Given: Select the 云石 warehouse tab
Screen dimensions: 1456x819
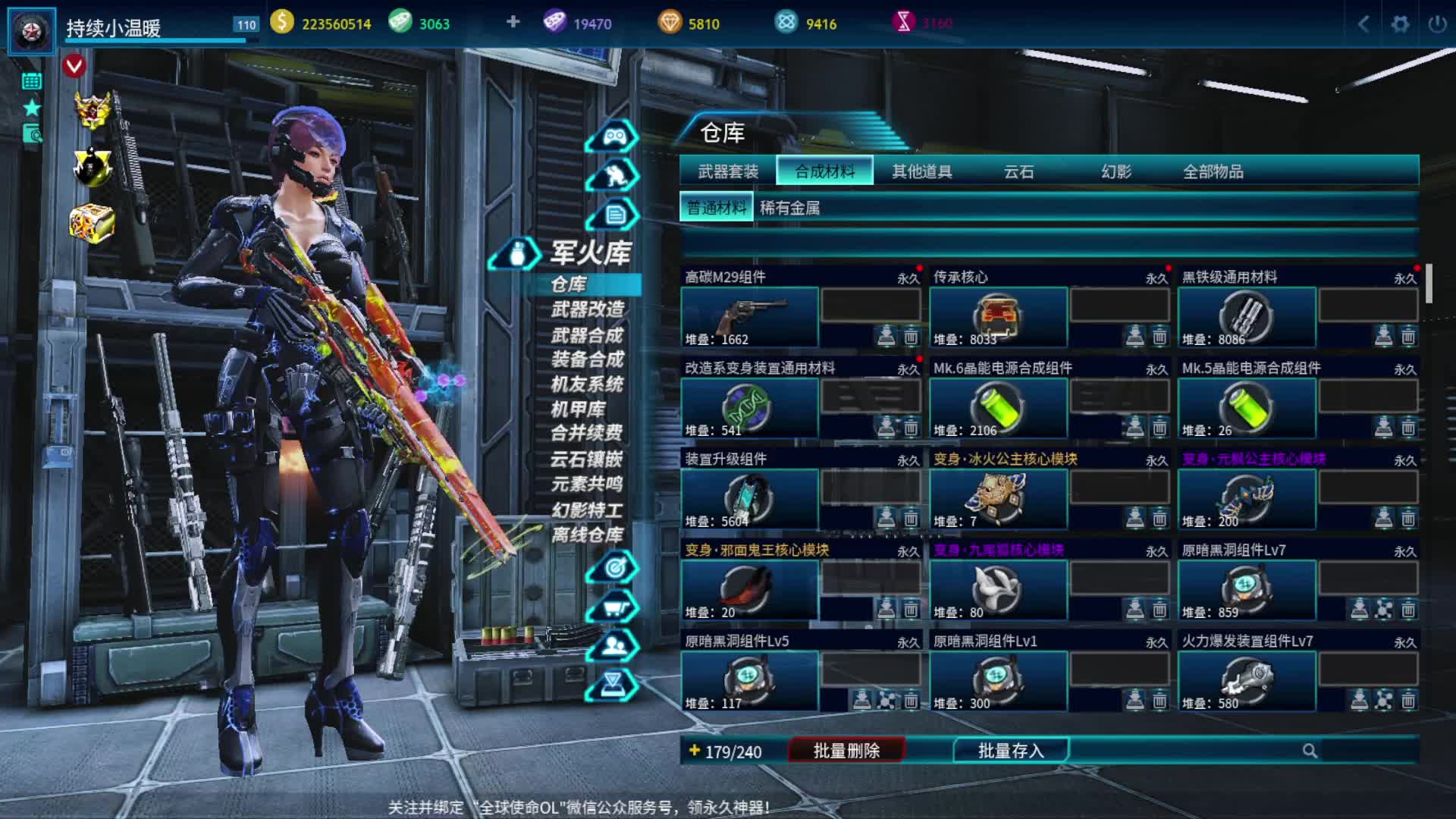Looking at the screenshot, I should click(1018, 171).
